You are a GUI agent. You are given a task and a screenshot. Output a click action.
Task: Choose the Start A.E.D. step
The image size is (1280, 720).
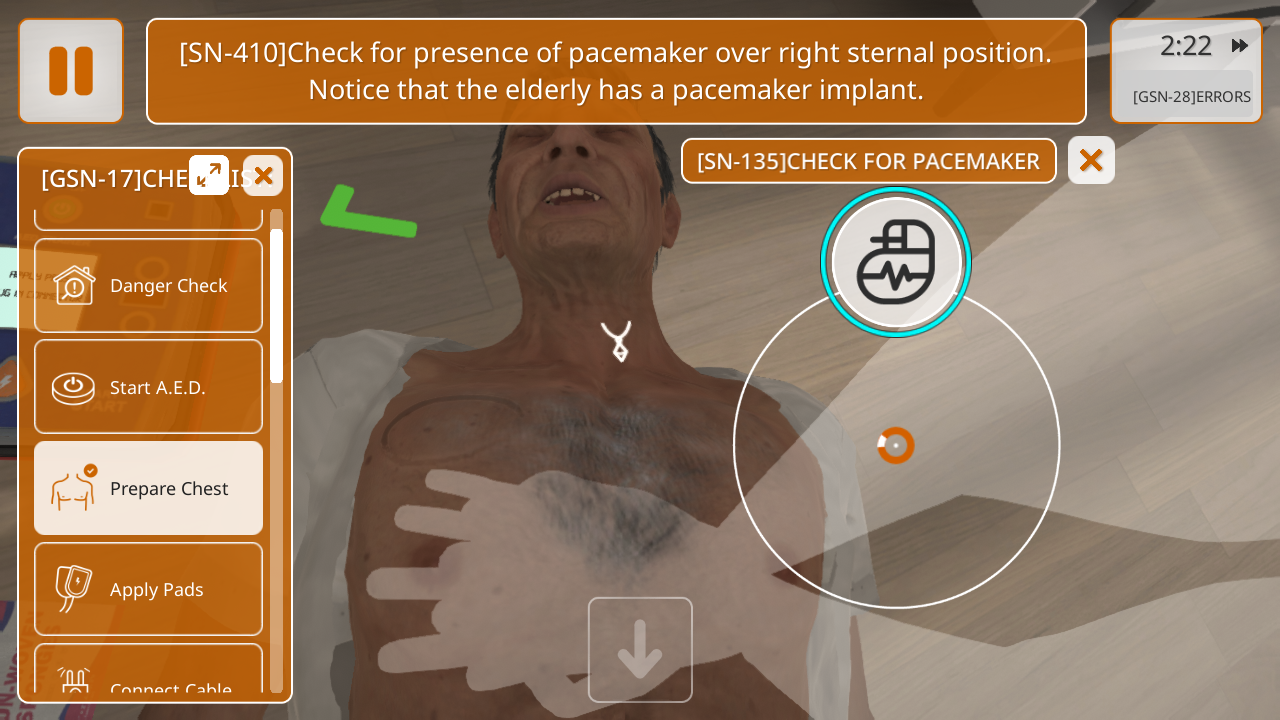click(149, 387)
